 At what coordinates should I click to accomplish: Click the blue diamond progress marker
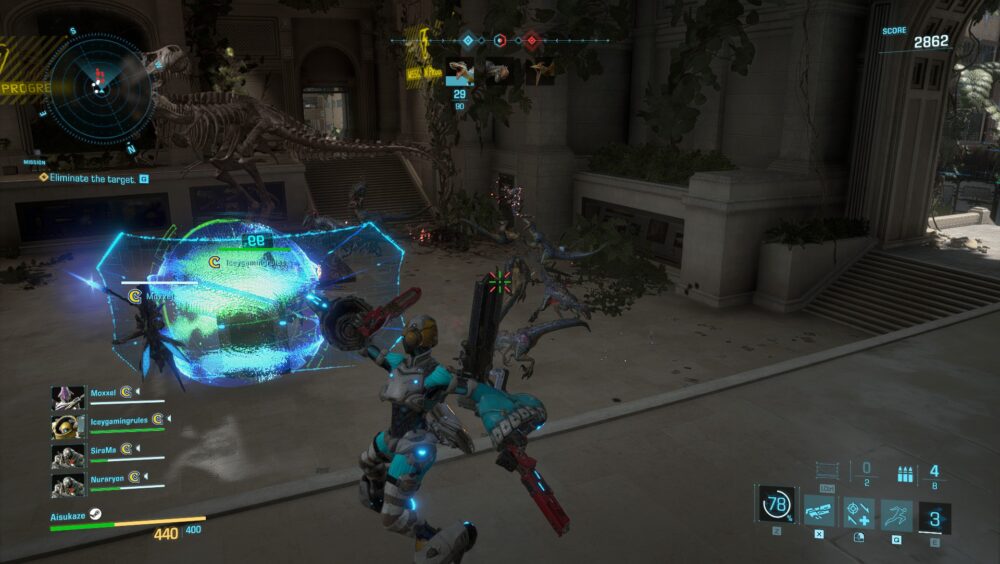tap(467, 41)
